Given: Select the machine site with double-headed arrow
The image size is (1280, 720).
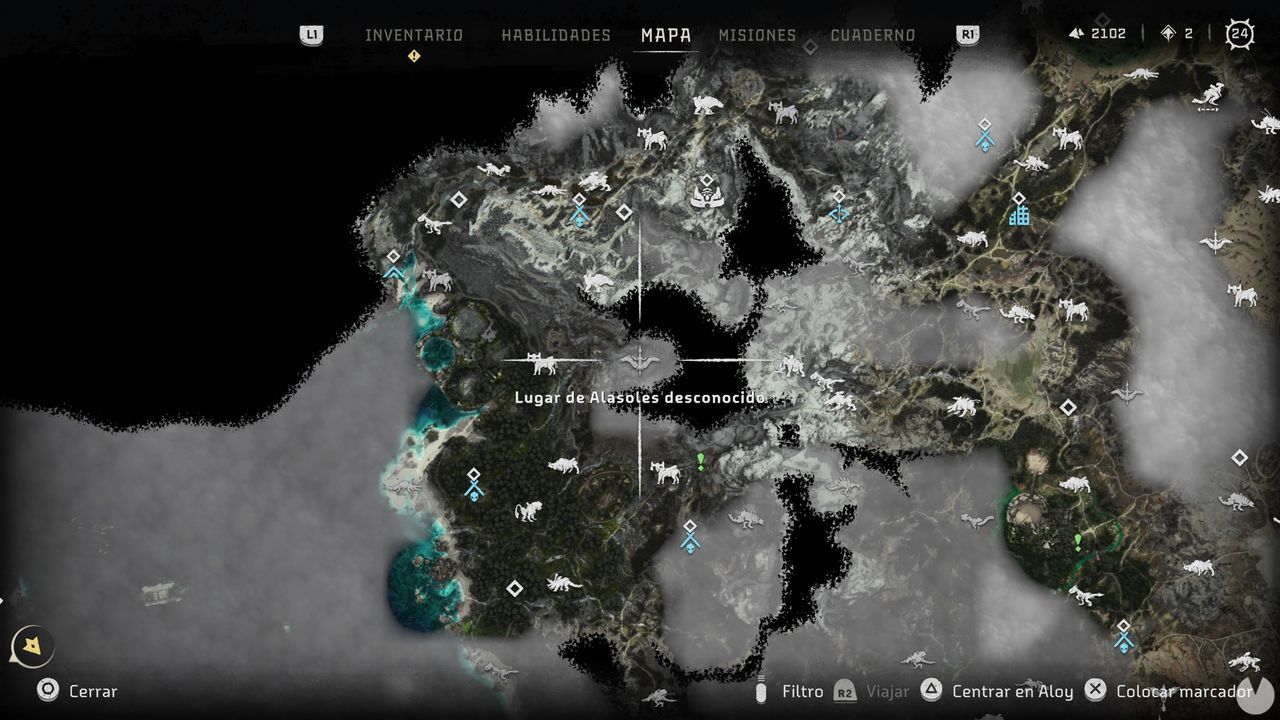Looking at the screenshot, I should coord(1209,98).
